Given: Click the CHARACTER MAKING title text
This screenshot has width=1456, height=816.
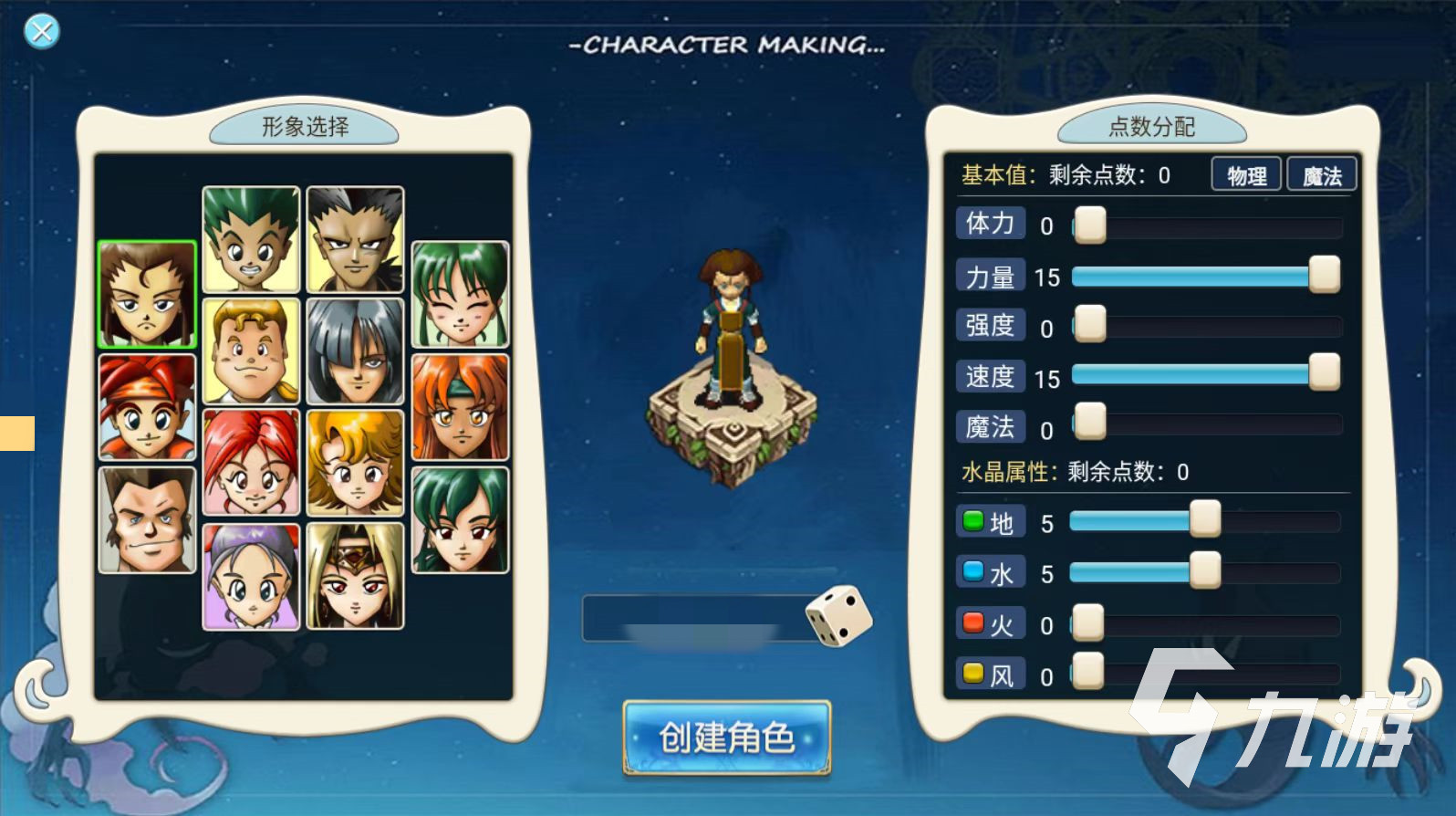Looking at the screenshot, I should (x=726, y=46).
